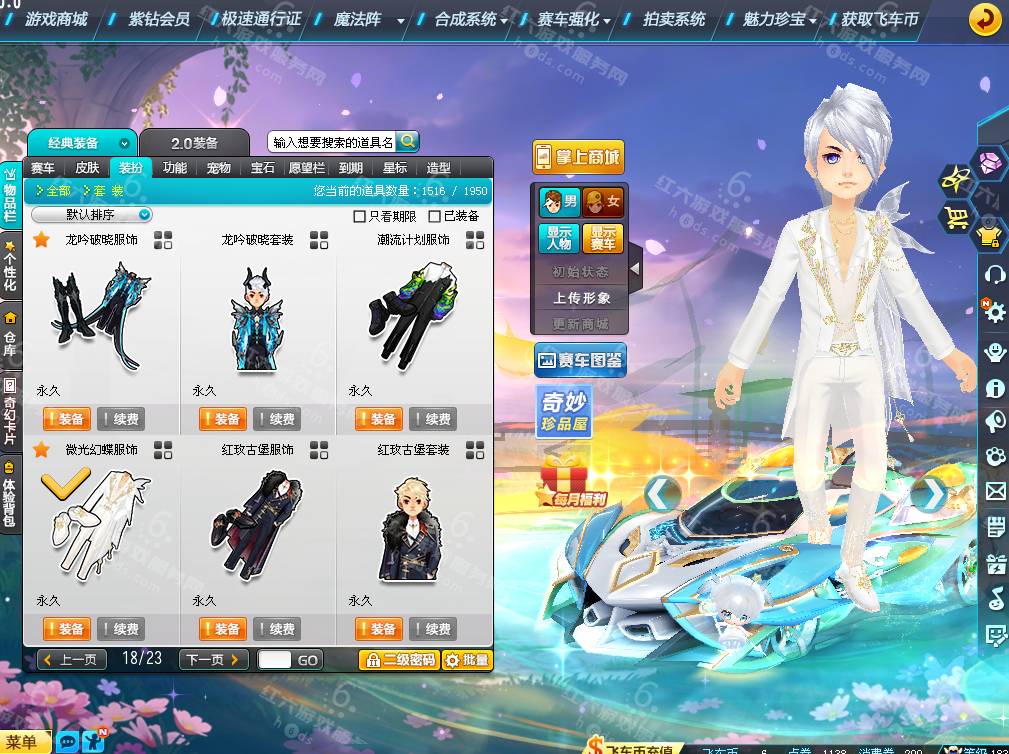Switch to the 2.0装备 tab
1009x754 pixels.
point(194,143)
